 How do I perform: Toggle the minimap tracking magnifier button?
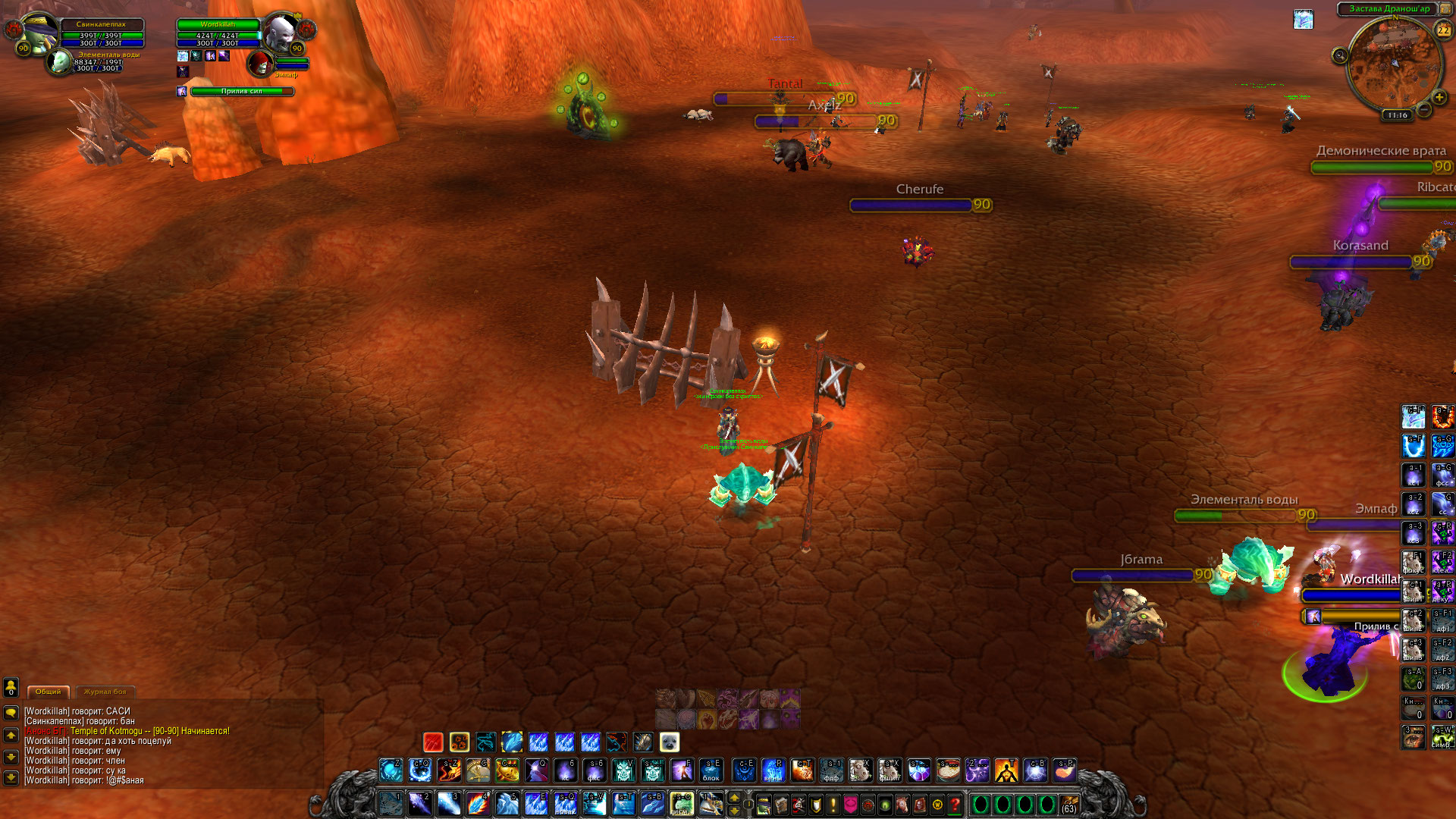[x=1340, y=55]
